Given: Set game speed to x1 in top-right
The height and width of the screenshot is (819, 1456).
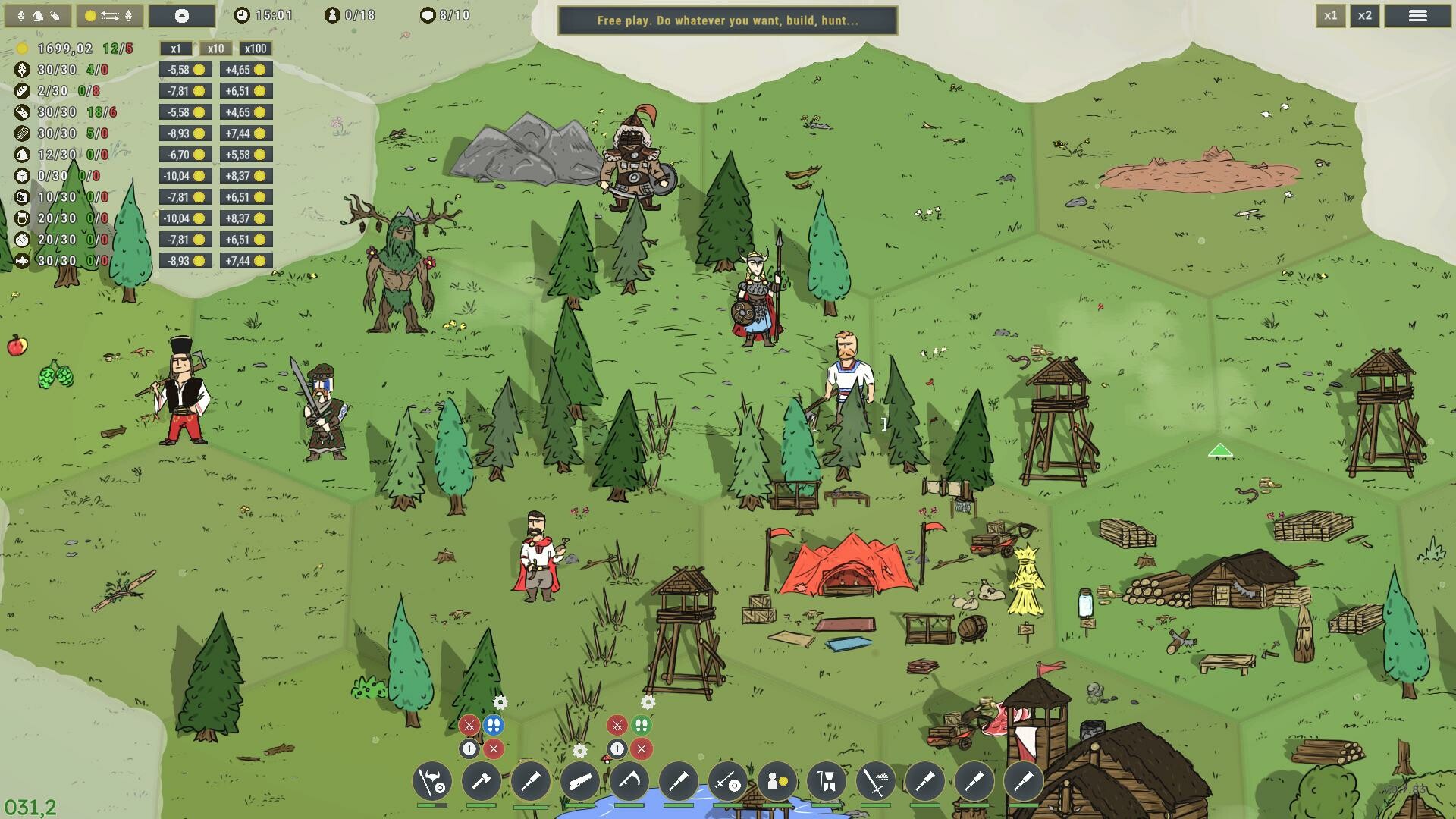Looking at the screenshot, I should tap(1330, 16).
